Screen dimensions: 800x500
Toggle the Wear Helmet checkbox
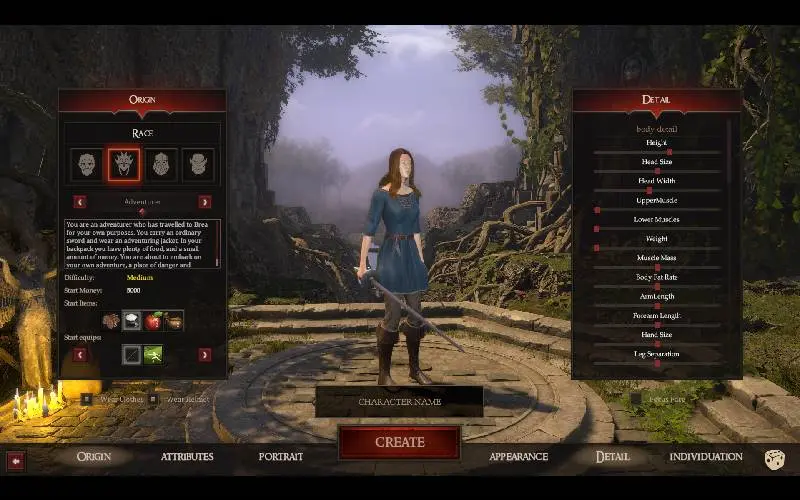pyautogui.click(x=153, y=399)
